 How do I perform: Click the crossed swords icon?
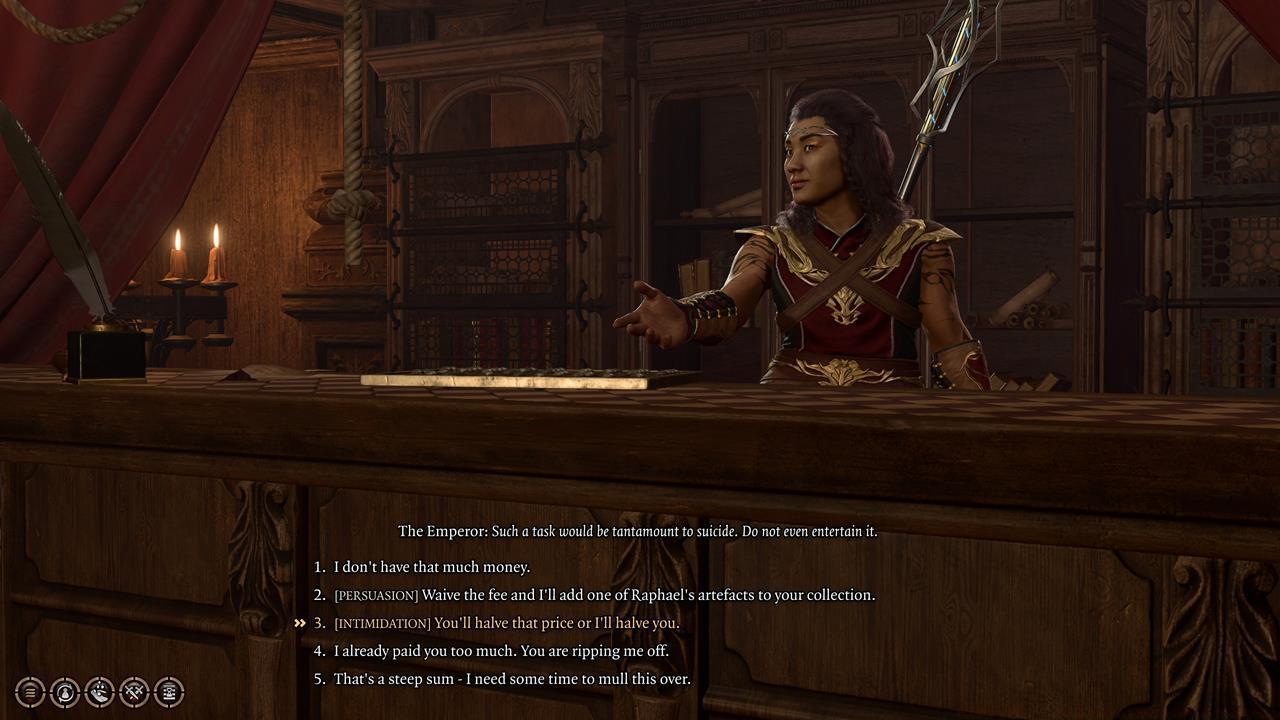point(134,691)
